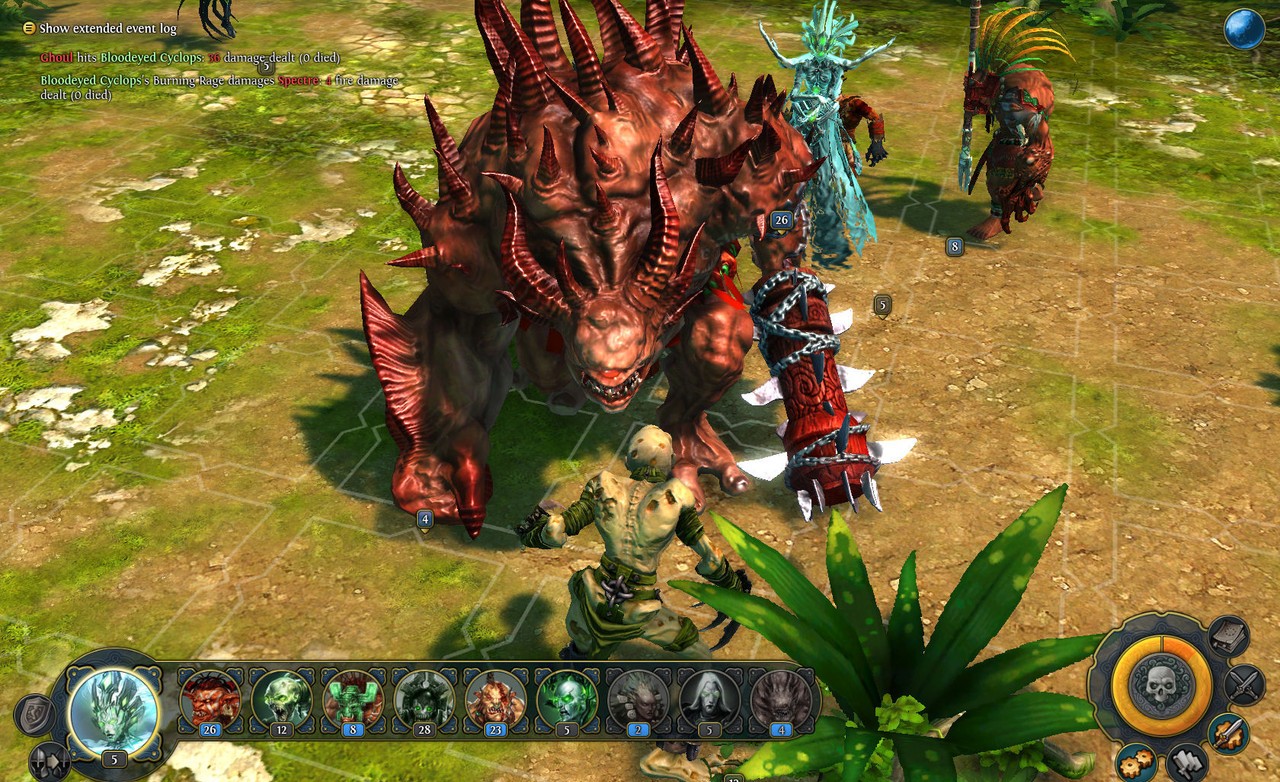Select the red cyclops portrait with 26
This screenshot has width=1280, height=782.
click(x=210, y=699)
